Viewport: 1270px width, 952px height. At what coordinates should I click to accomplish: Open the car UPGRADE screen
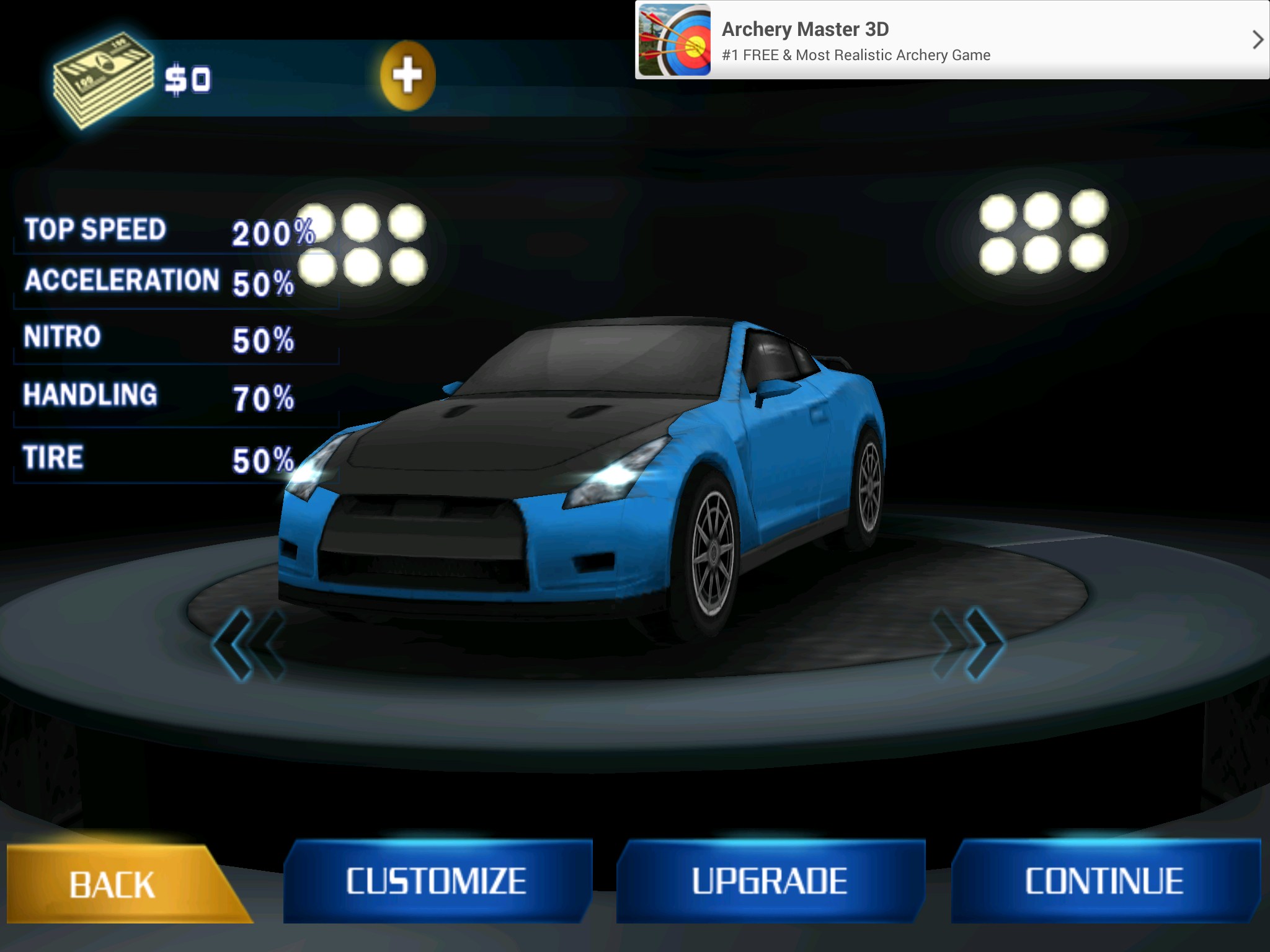[x=770, y=881]
